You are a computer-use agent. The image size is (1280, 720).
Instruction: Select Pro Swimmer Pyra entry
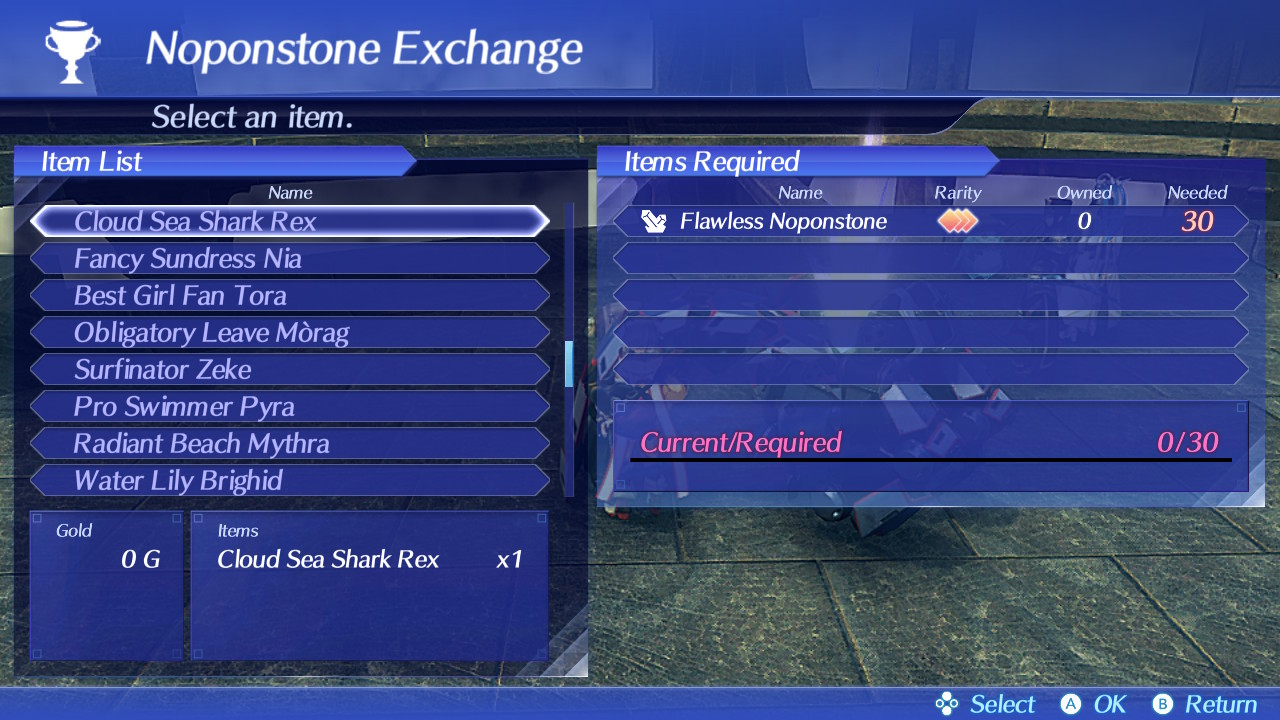[x=290, y=407]
